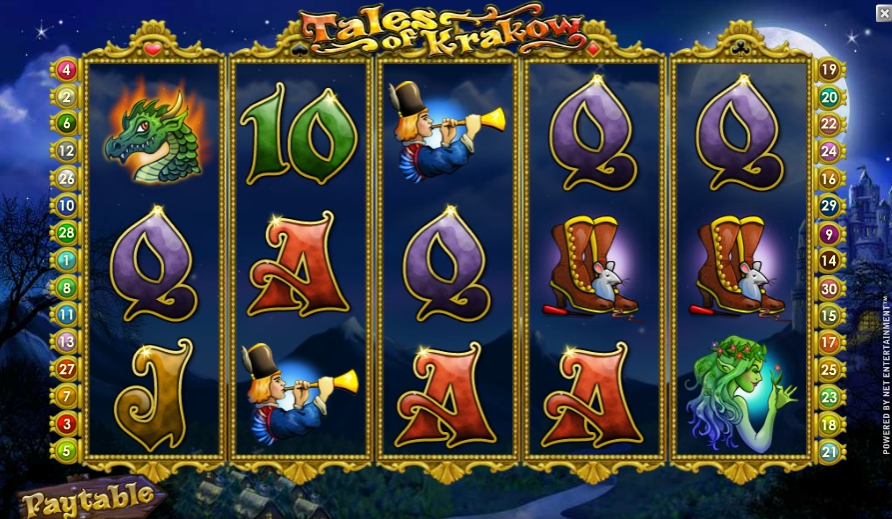Choose payline marker number 27

coord(67,369)
